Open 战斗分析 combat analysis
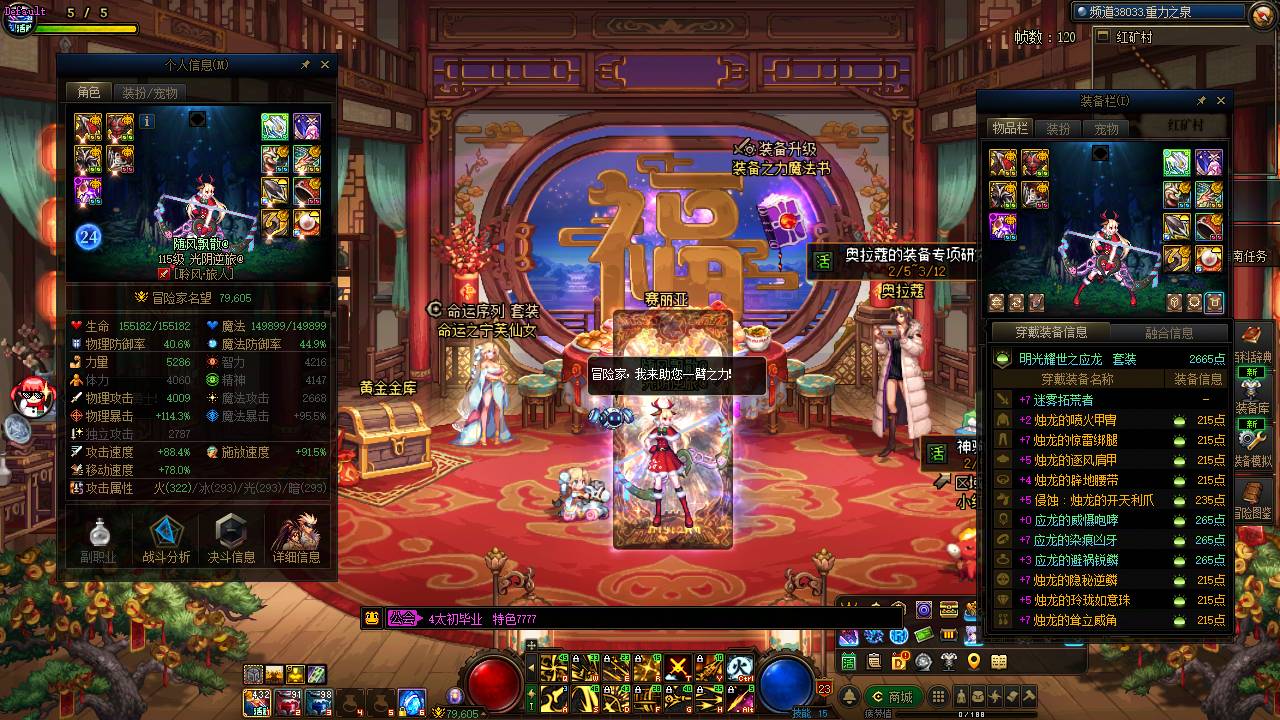1280x720 pixels. click(166, 540)
